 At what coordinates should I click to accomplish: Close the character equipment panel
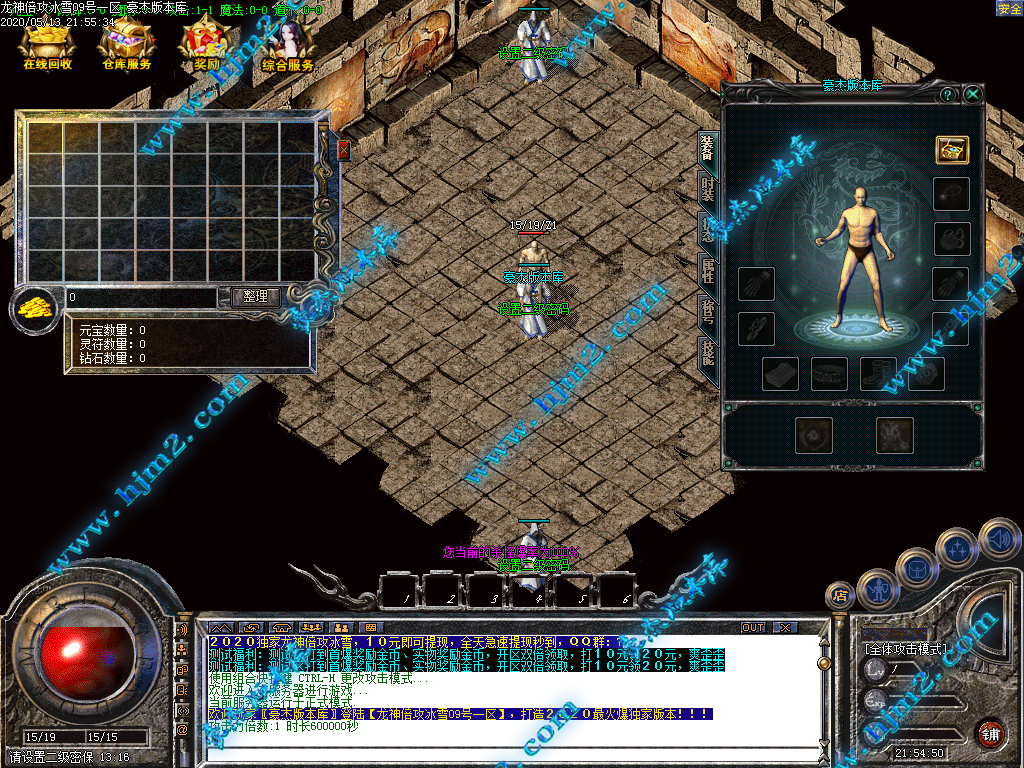[973, 94]
